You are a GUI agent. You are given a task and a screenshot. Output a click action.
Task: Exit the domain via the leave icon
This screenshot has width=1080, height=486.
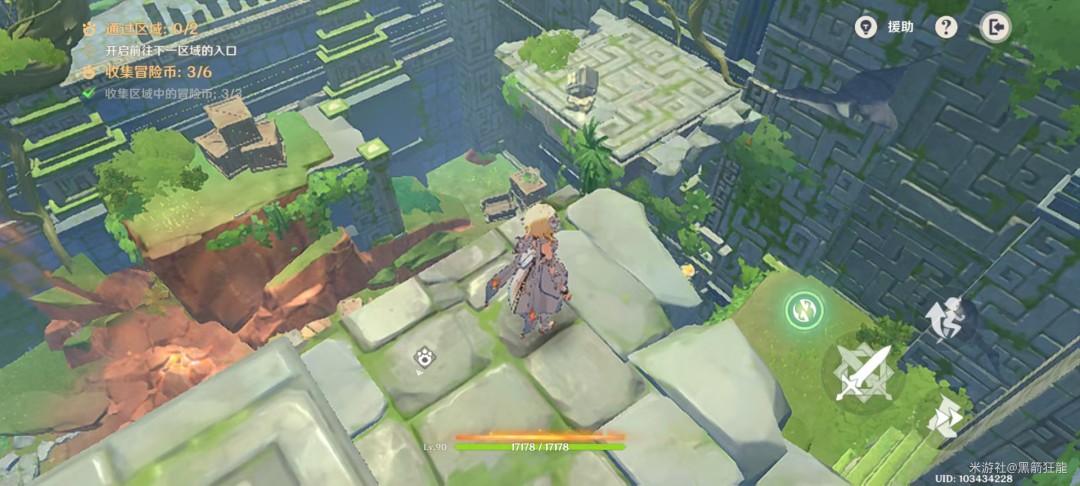click(x=995, y=27)
